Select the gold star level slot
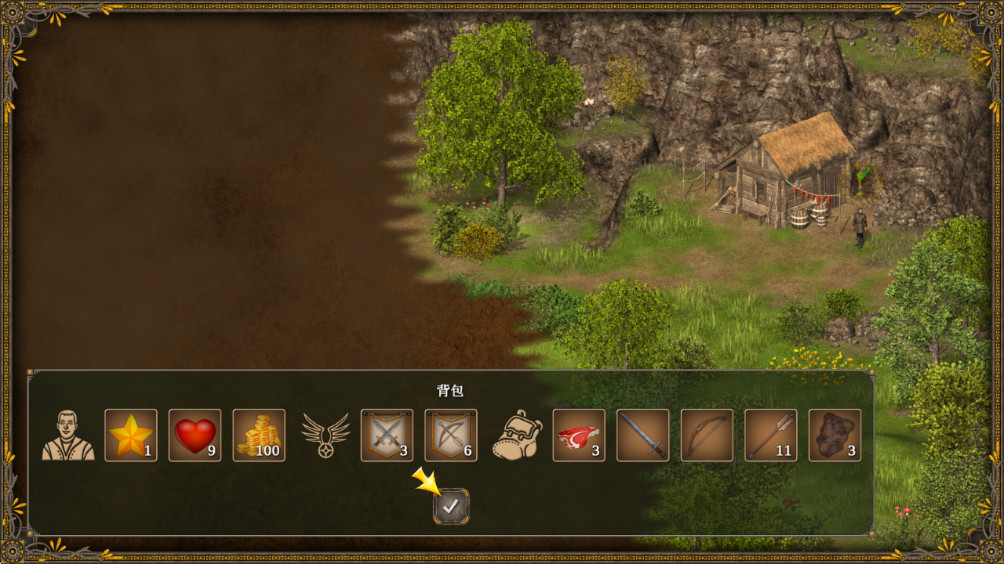The image size is (1004, 564). click(131, 435)
